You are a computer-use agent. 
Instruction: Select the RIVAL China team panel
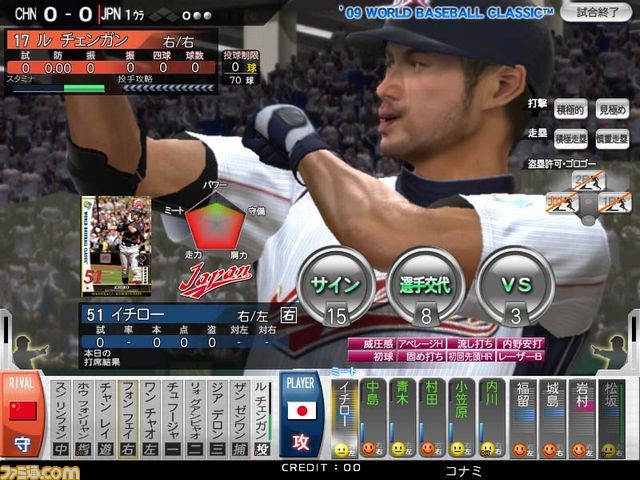tap(22, 415)
